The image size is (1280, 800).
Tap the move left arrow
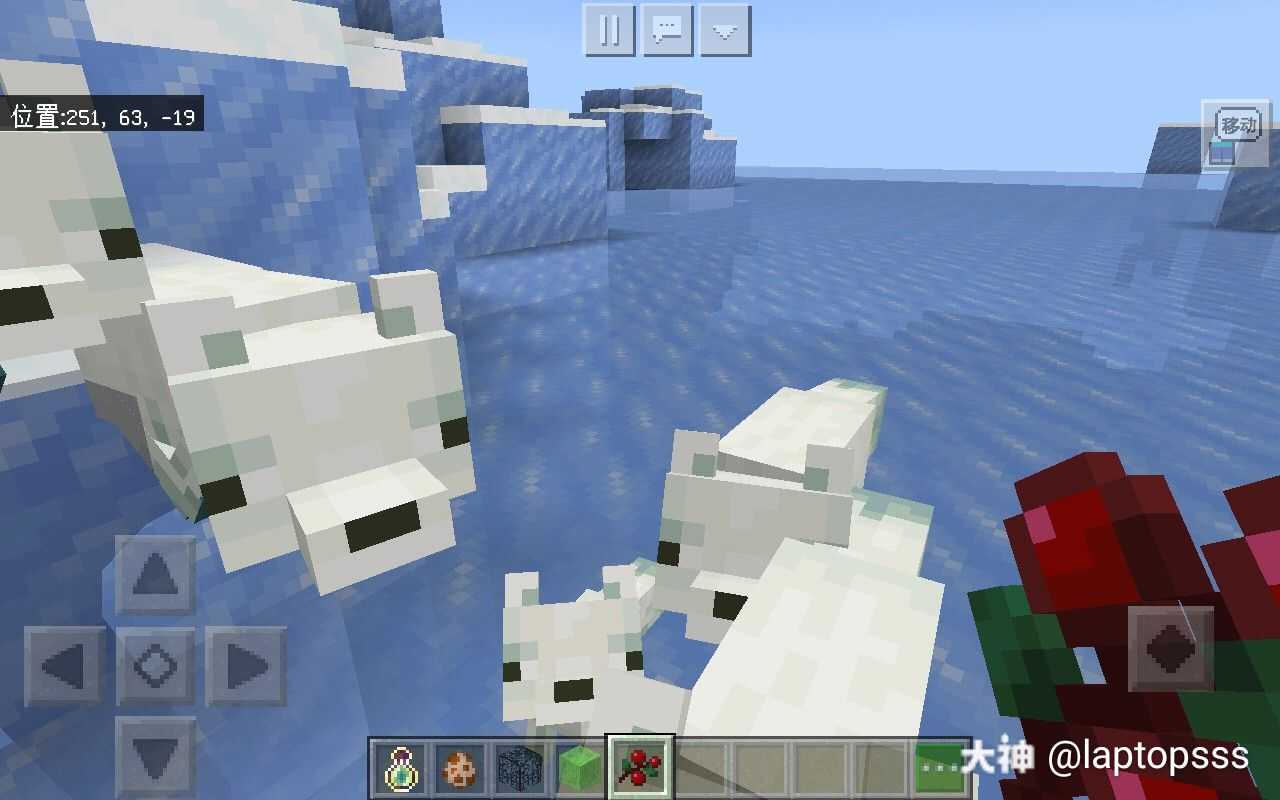[65, 666]
